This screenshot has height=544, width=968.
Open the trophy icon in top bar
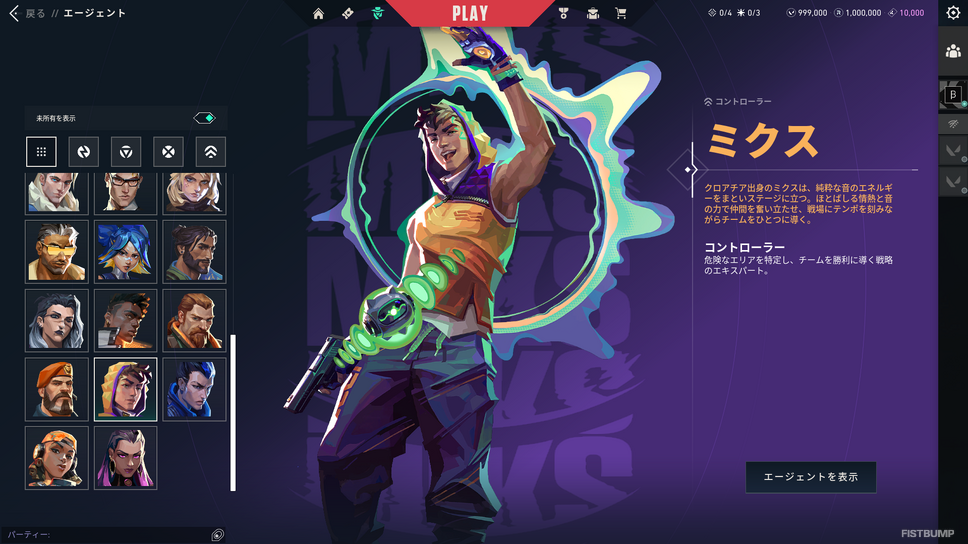[x=565, y=14]
